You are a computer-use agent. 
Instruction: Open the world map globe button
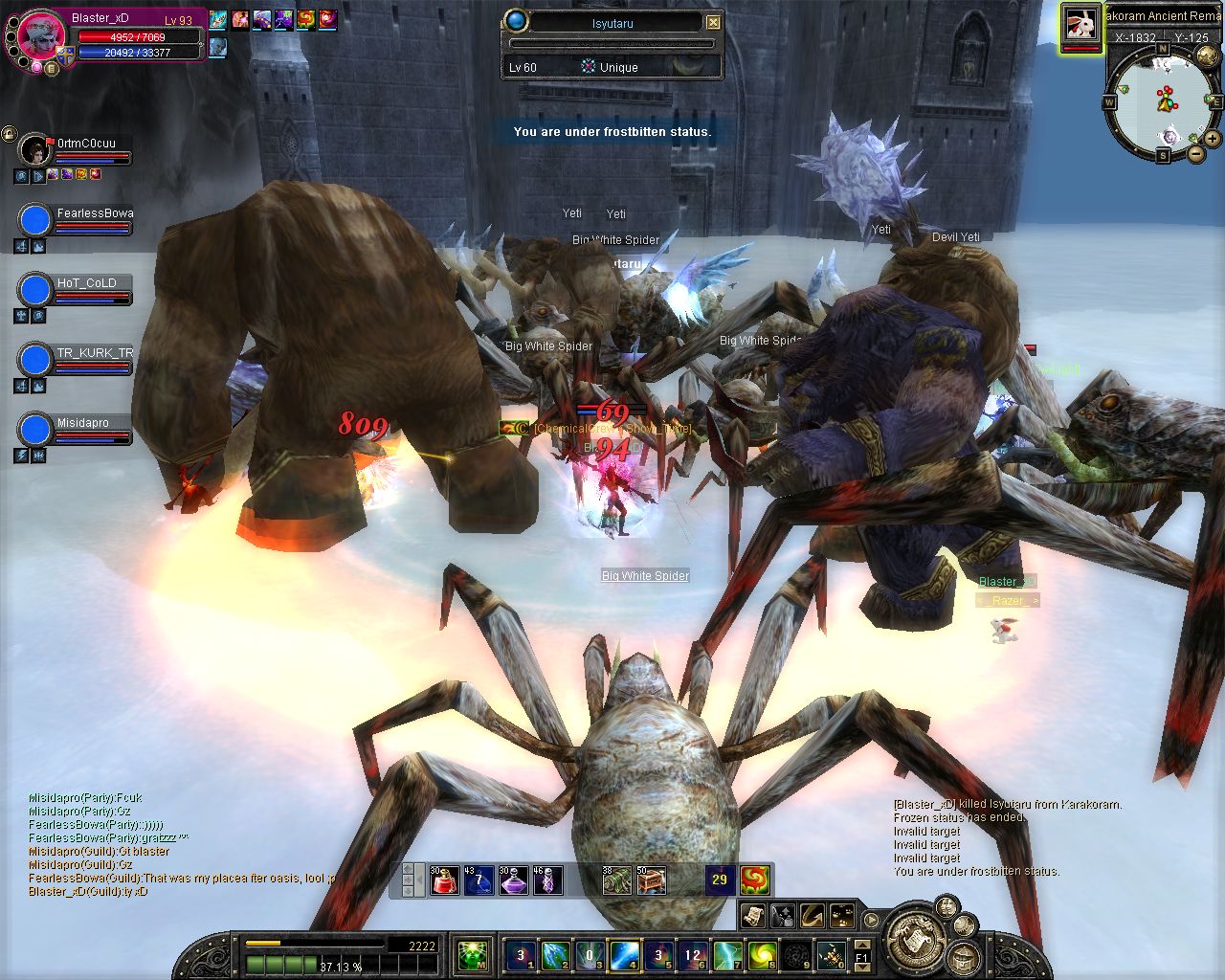1208,56
